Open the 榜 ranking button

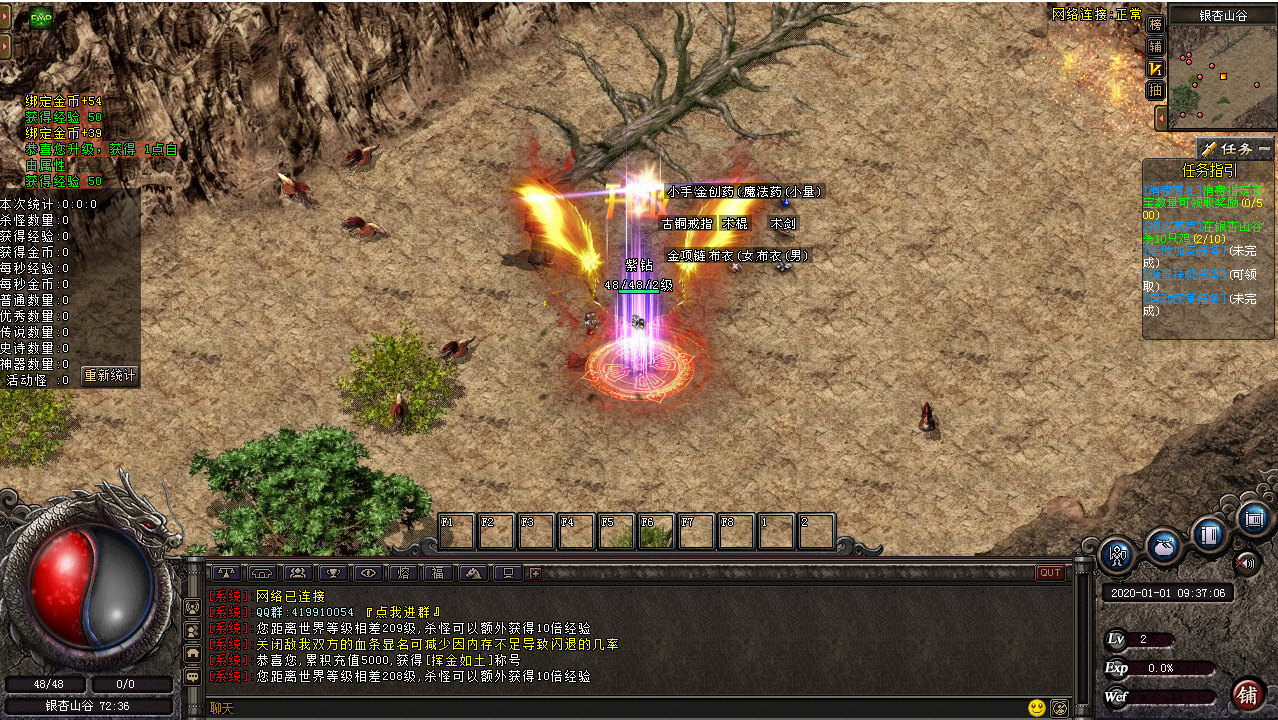tap(1156, 24)
